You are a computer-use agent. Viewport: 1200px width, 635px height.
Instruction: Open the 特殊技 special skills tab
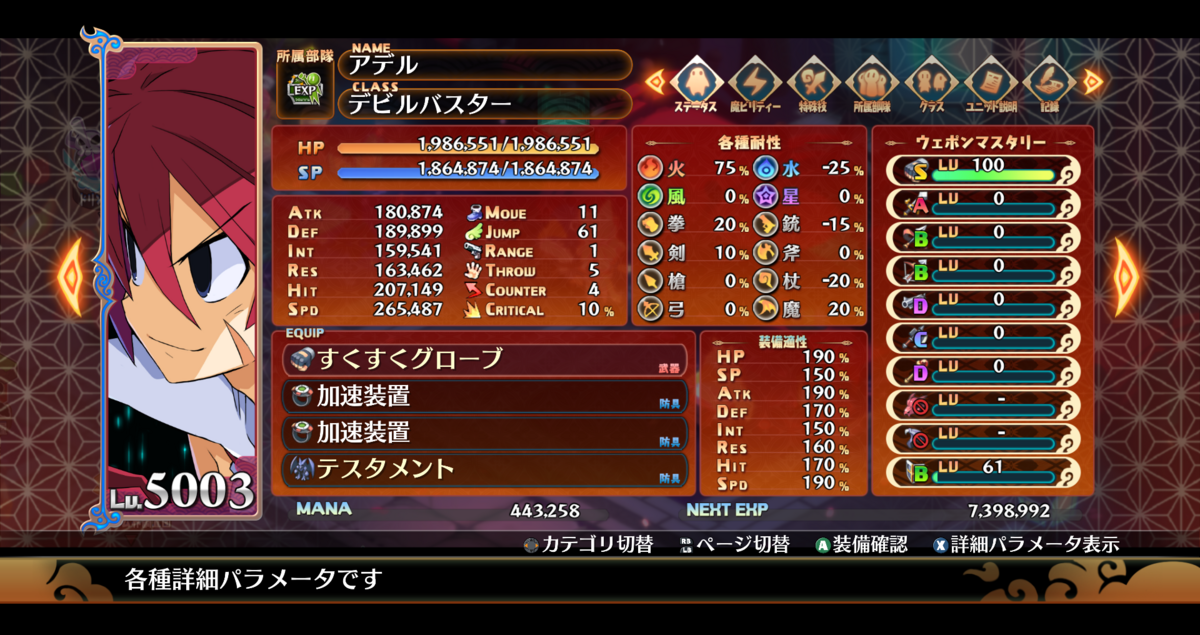pyautogui.click(x=813, y=82)
